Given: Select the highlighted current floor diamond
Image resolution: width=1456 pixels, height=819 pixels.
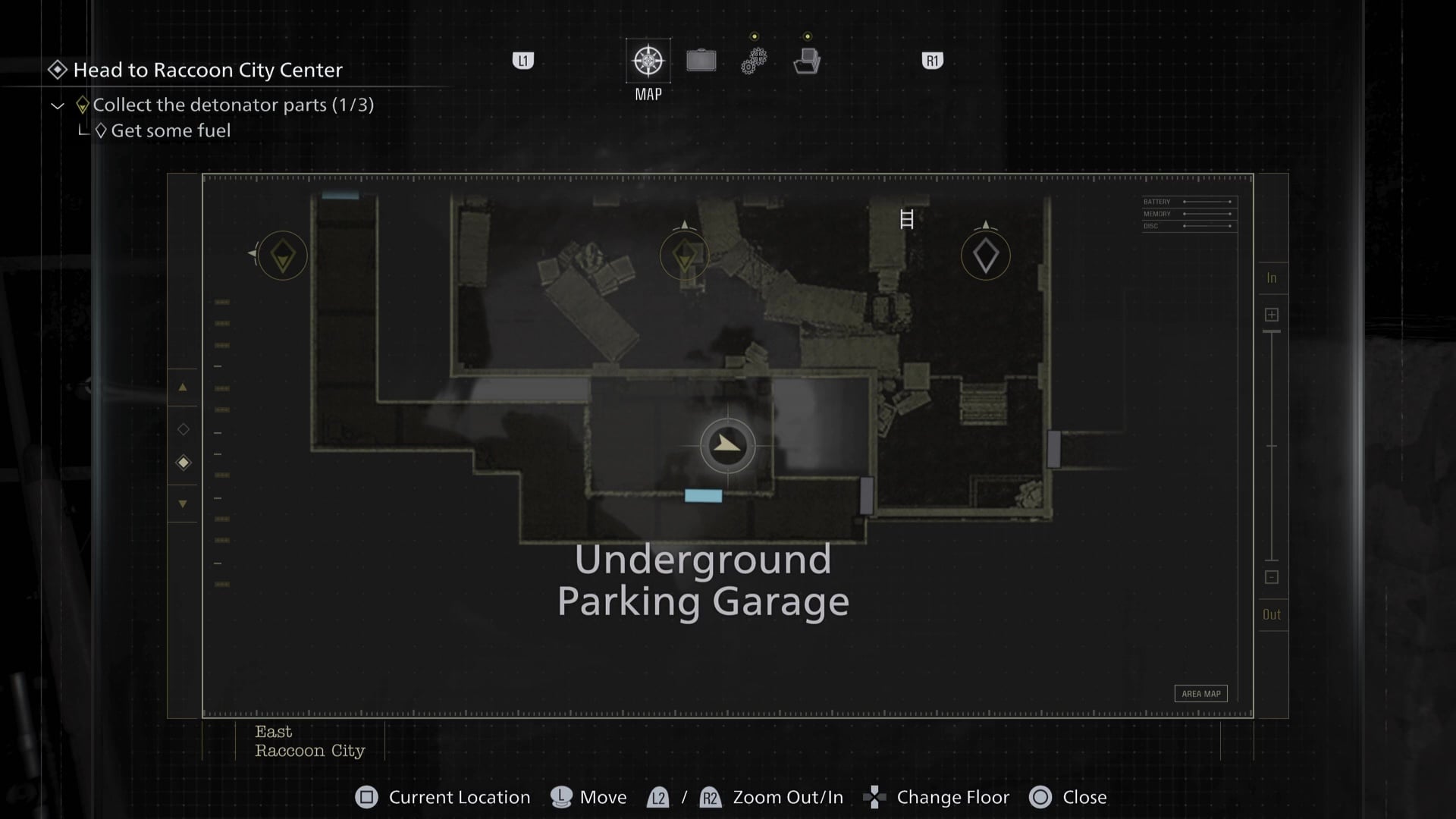Looking at the screenshot, I should click(183, 463).
